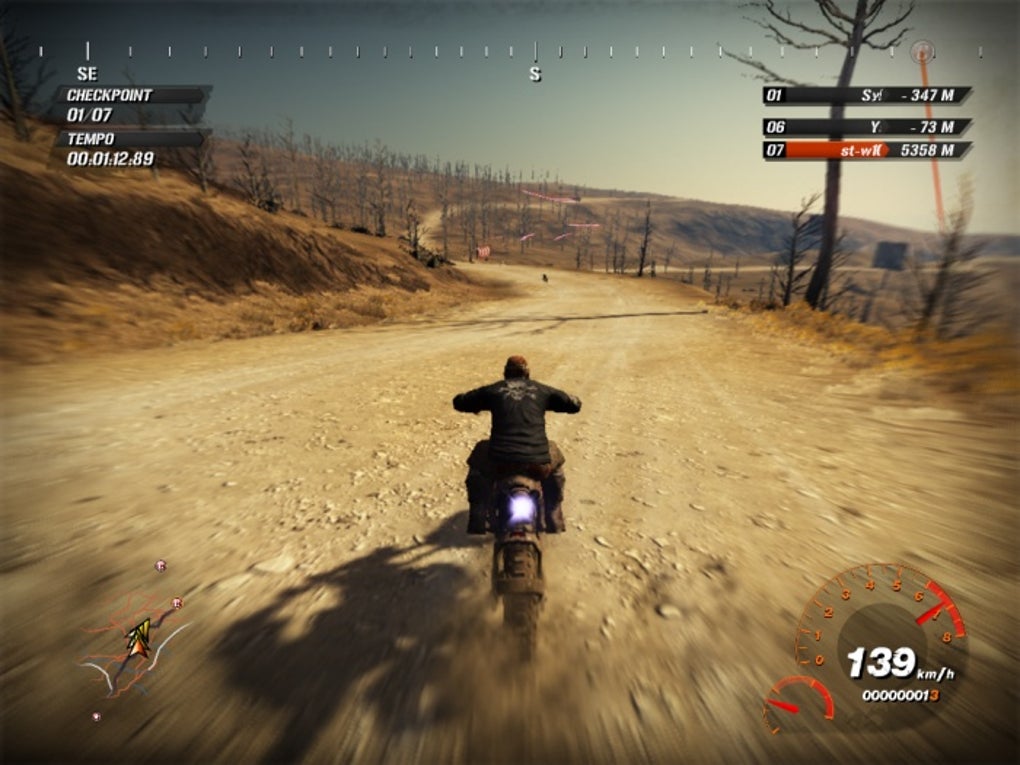
Task: Click the player arrow on the minimap
Action: pyautogui.click(x=138, y=637)
